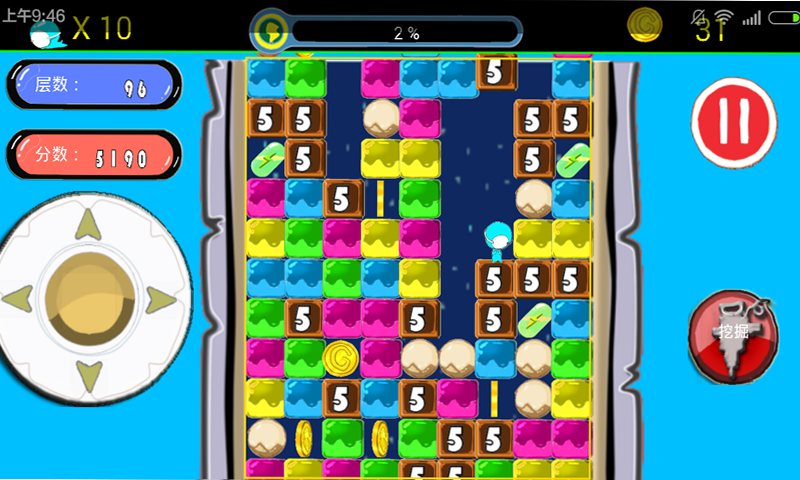Viewport: 800px width, 480px height.
Task: Pause the game with the red button
Action: coord(734,123)
